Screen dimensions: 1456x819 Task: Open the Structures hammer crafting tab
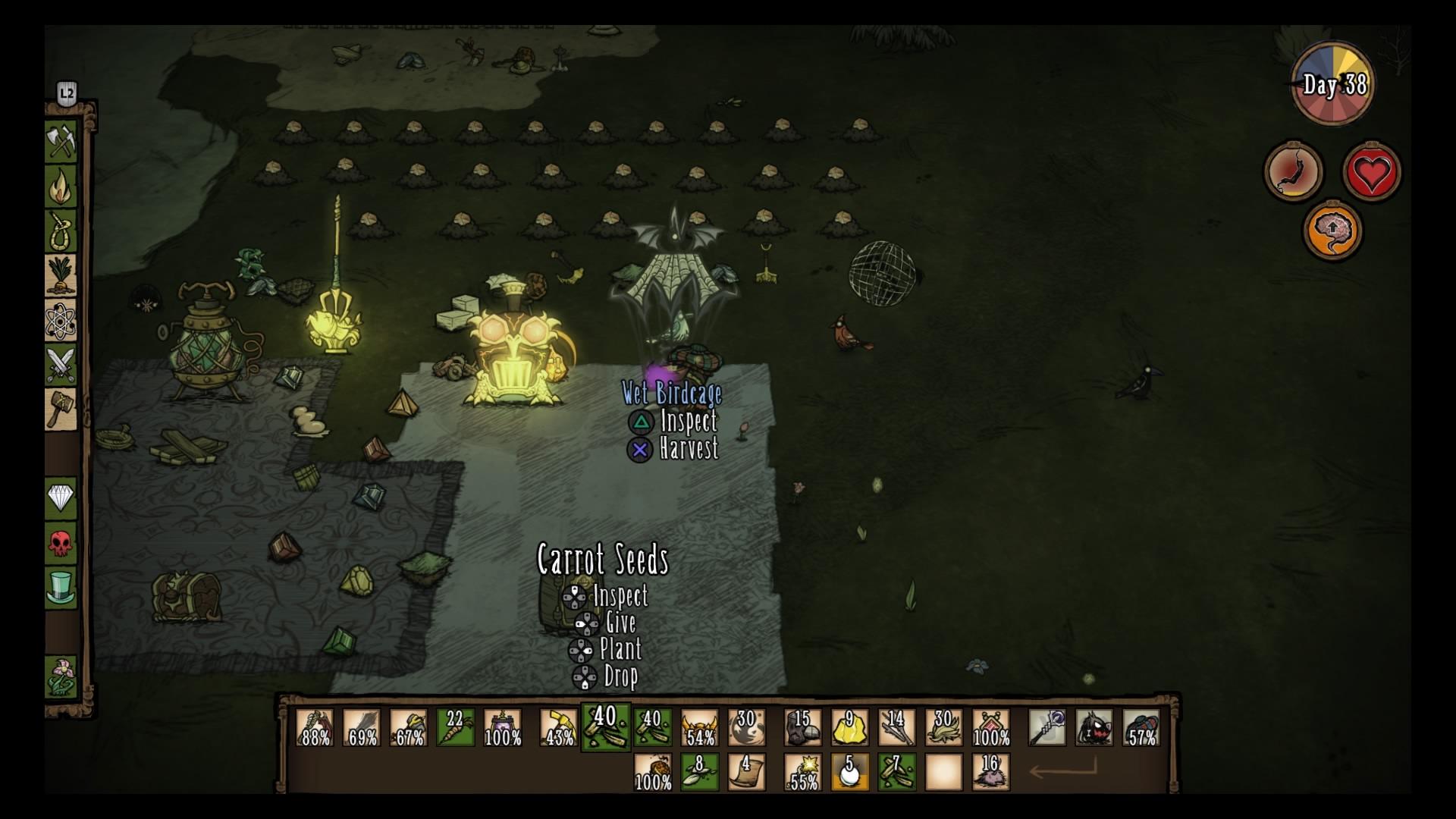click(x=61, y=409)
